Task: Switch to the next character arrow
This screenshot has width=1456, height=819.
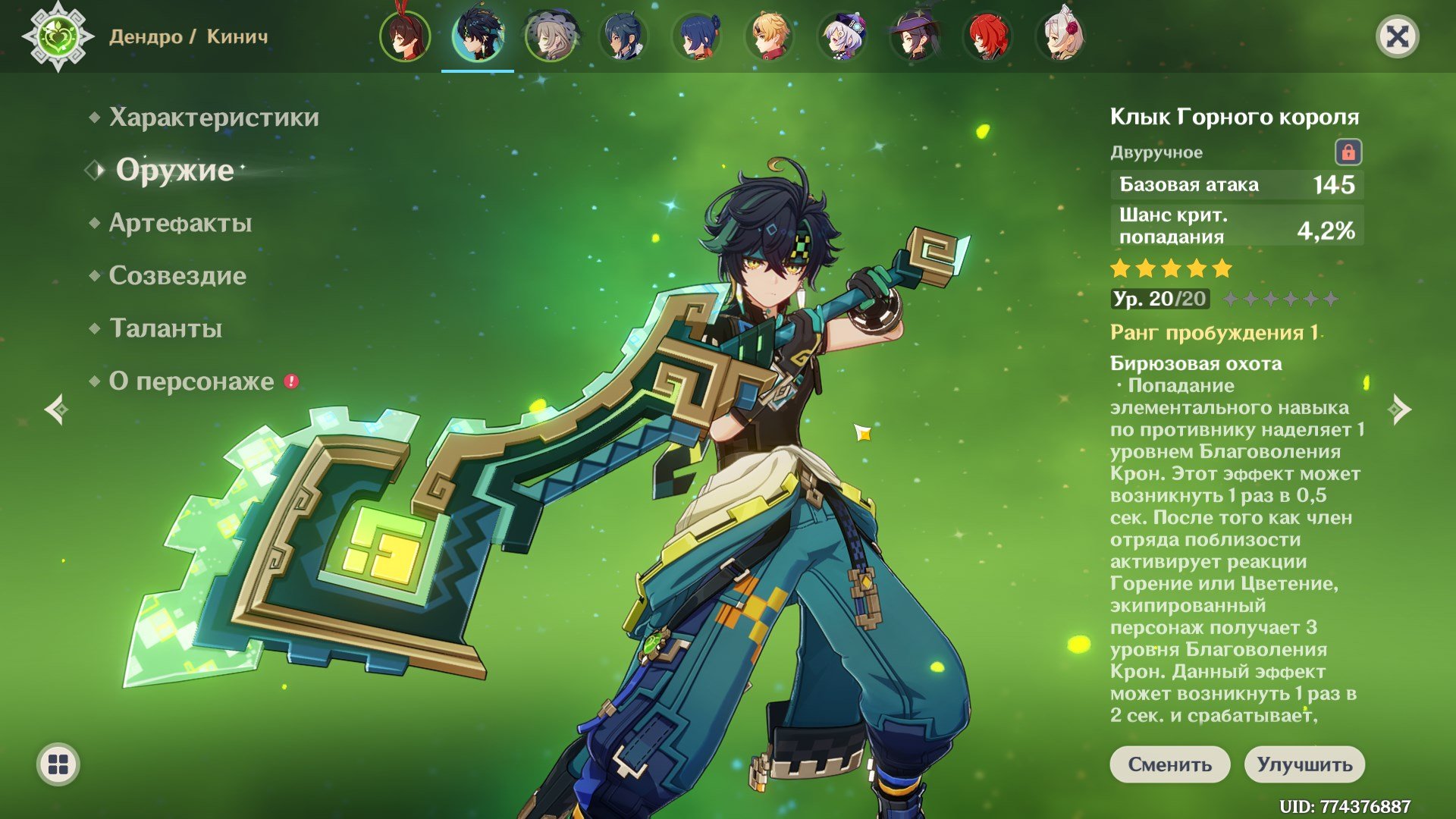Action: 1399,409
